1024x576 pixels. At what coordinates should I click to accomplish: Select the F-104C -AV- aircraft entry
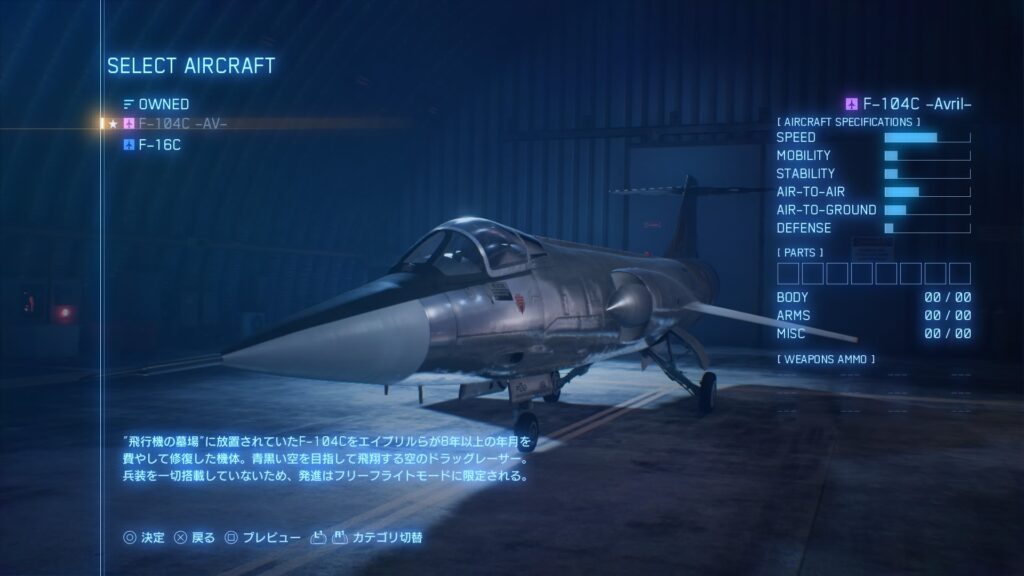coord(182,124)
